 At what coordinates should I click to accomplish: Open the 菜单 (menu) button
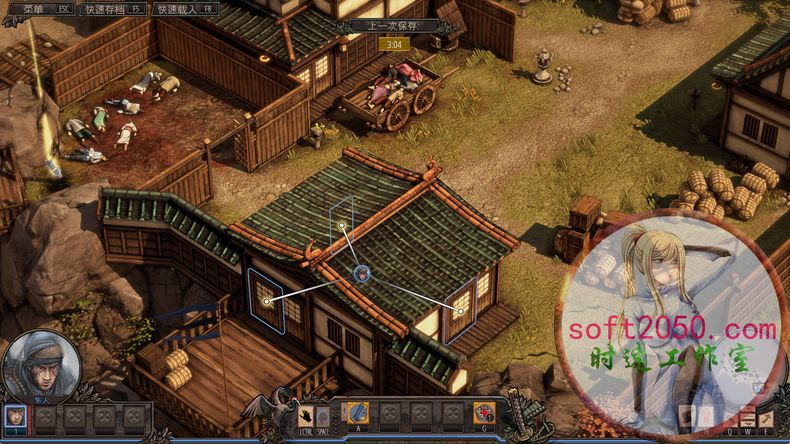click(x=42, y=9)
